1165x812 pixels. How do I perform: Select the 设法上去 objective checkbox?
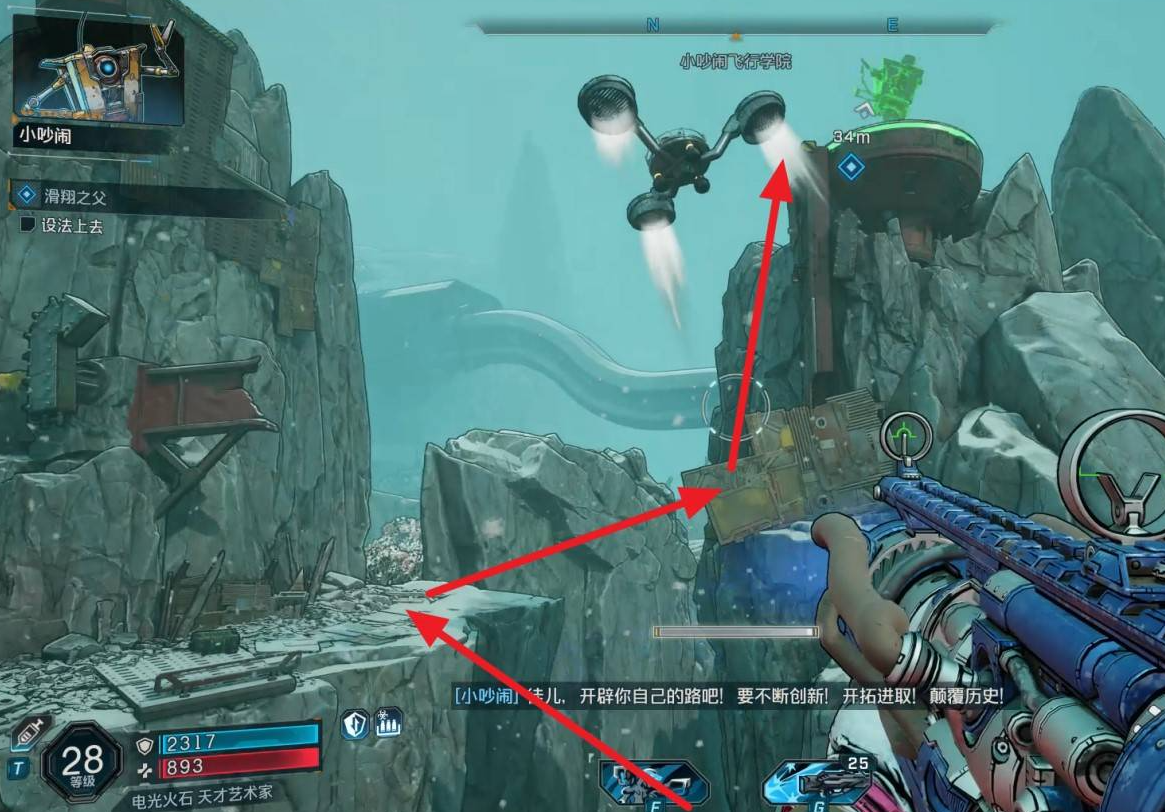click(x=28, y=226)
